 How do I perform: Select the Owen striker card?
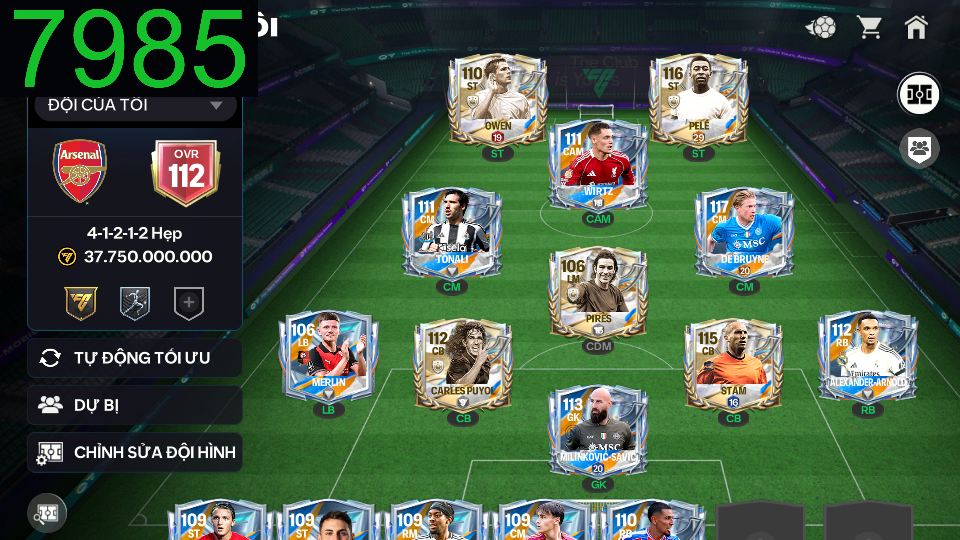point(497,100)
